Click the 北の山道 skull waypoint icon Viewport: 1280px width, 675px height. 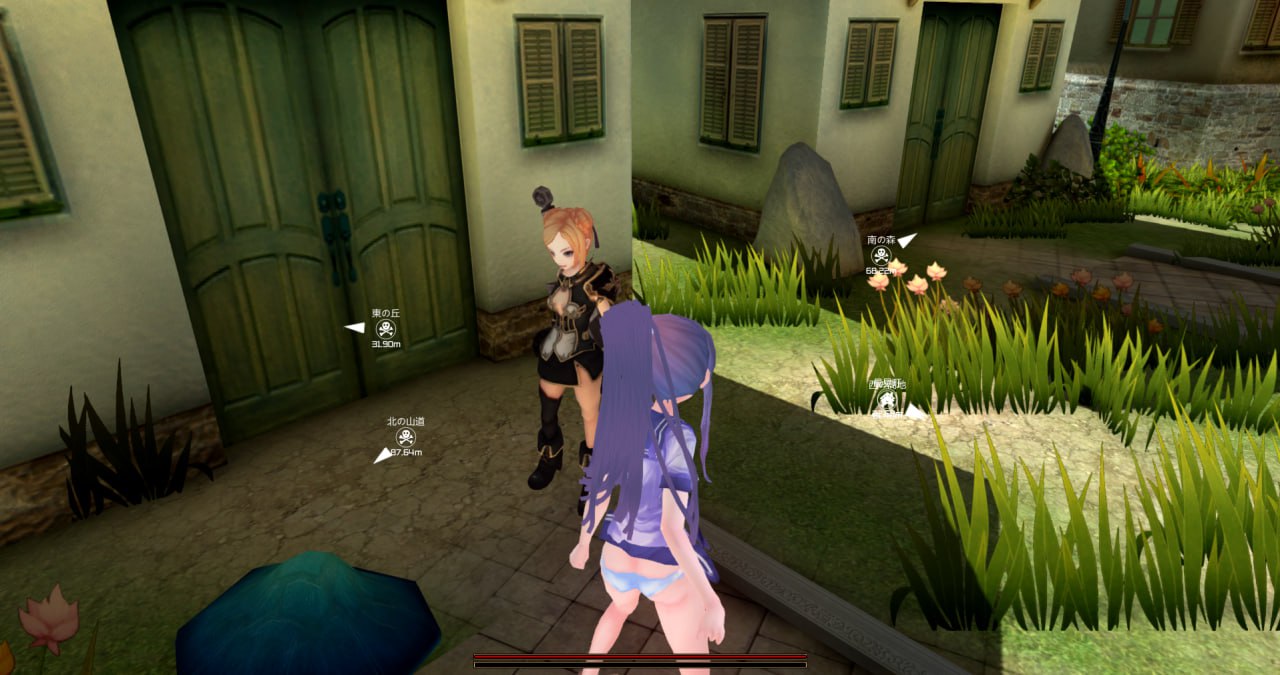pos(405,437)
